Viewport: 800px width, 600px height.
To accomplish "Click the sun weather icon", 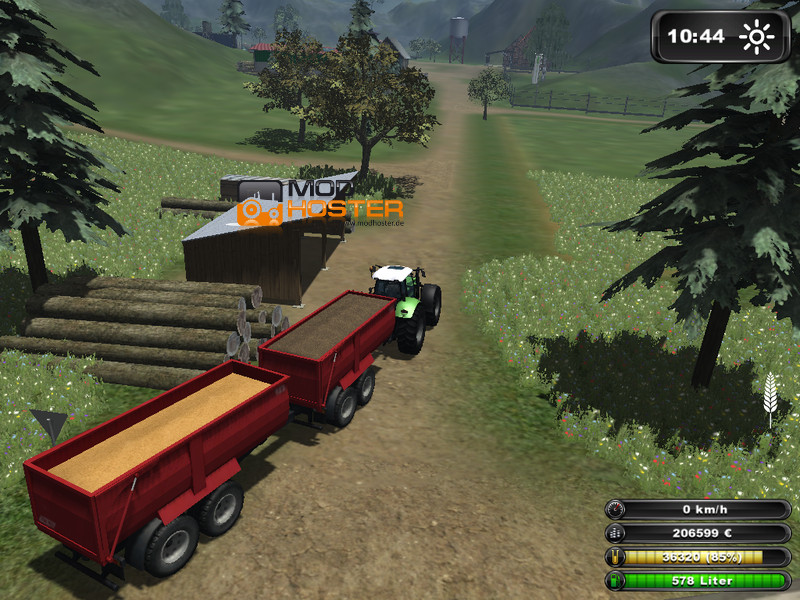I will tap(757, 37).
